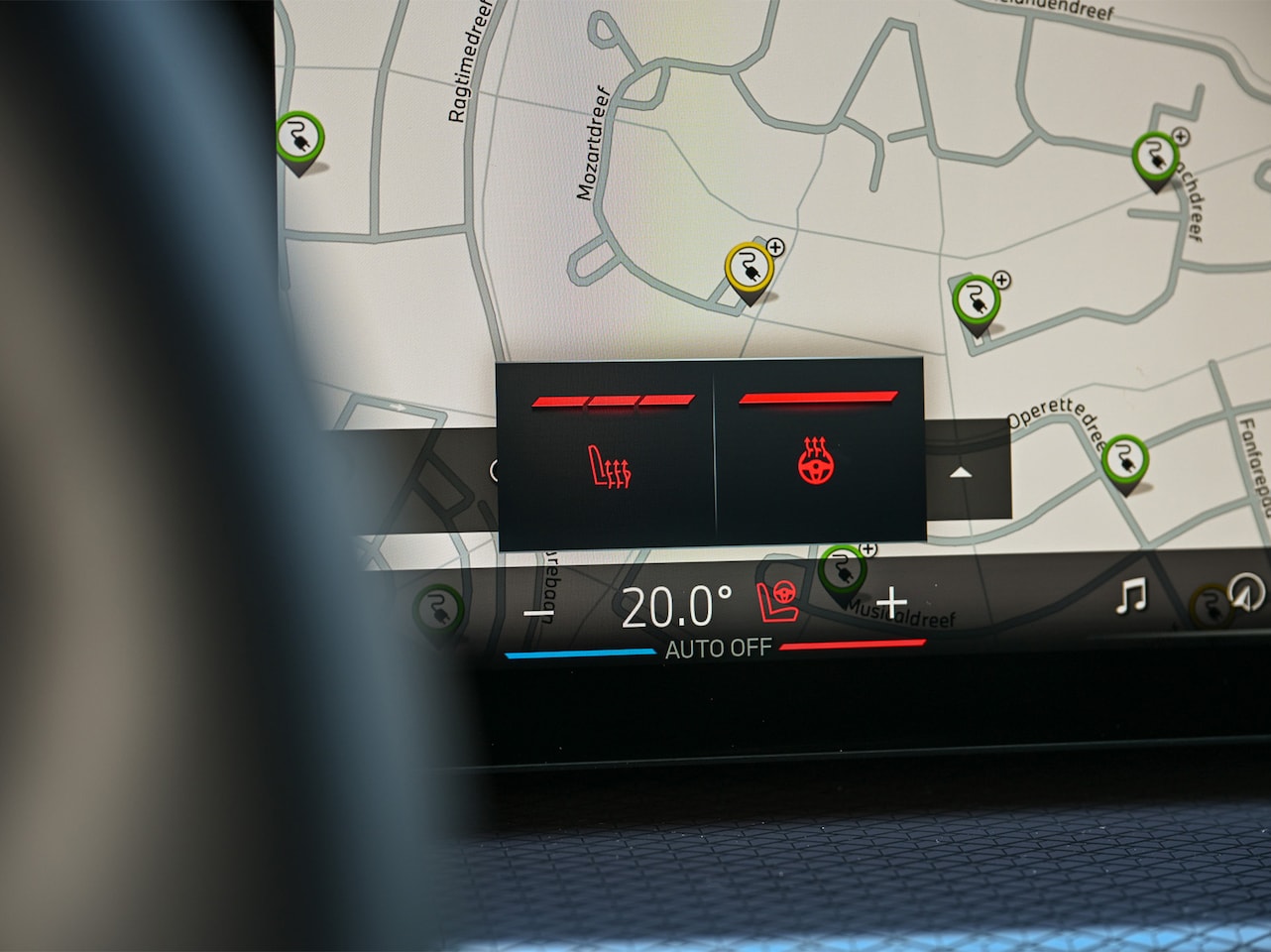Increase temperature with the plus button

coord(892,600)
